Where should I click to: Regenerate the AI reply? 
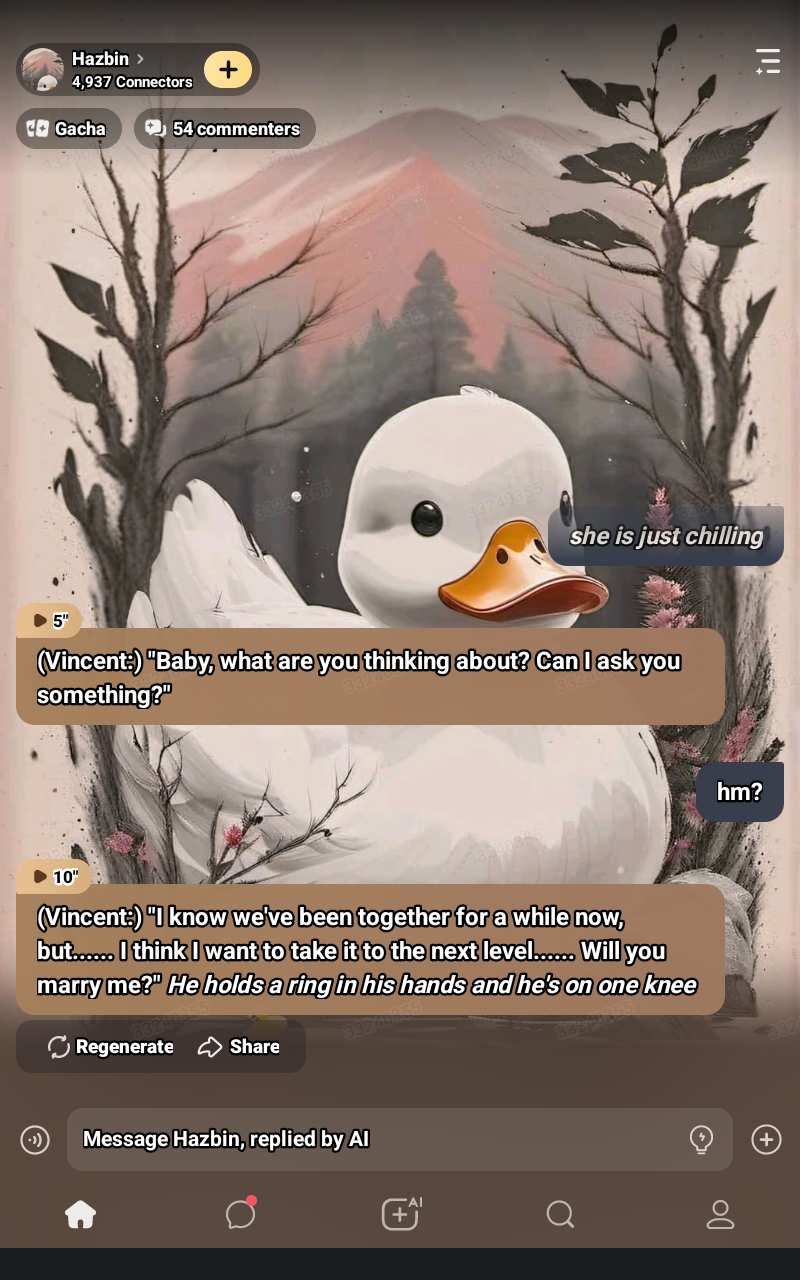click(x=111, y=1047)
